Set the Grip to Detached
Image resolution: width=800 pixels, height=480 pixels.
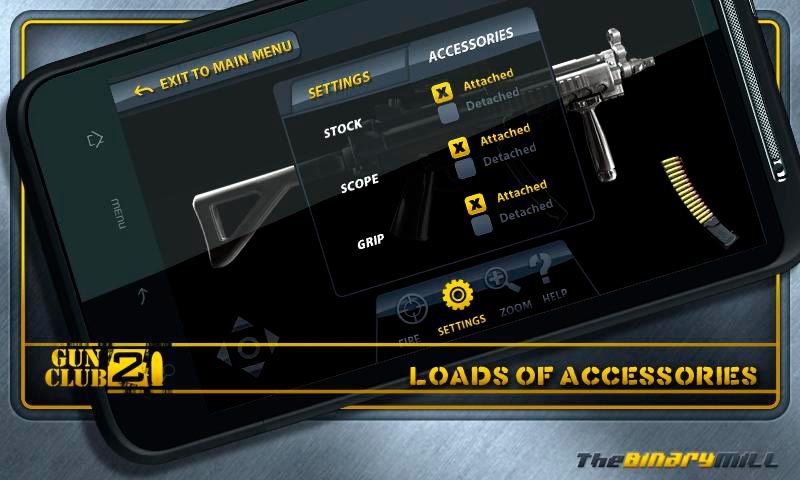481,224
